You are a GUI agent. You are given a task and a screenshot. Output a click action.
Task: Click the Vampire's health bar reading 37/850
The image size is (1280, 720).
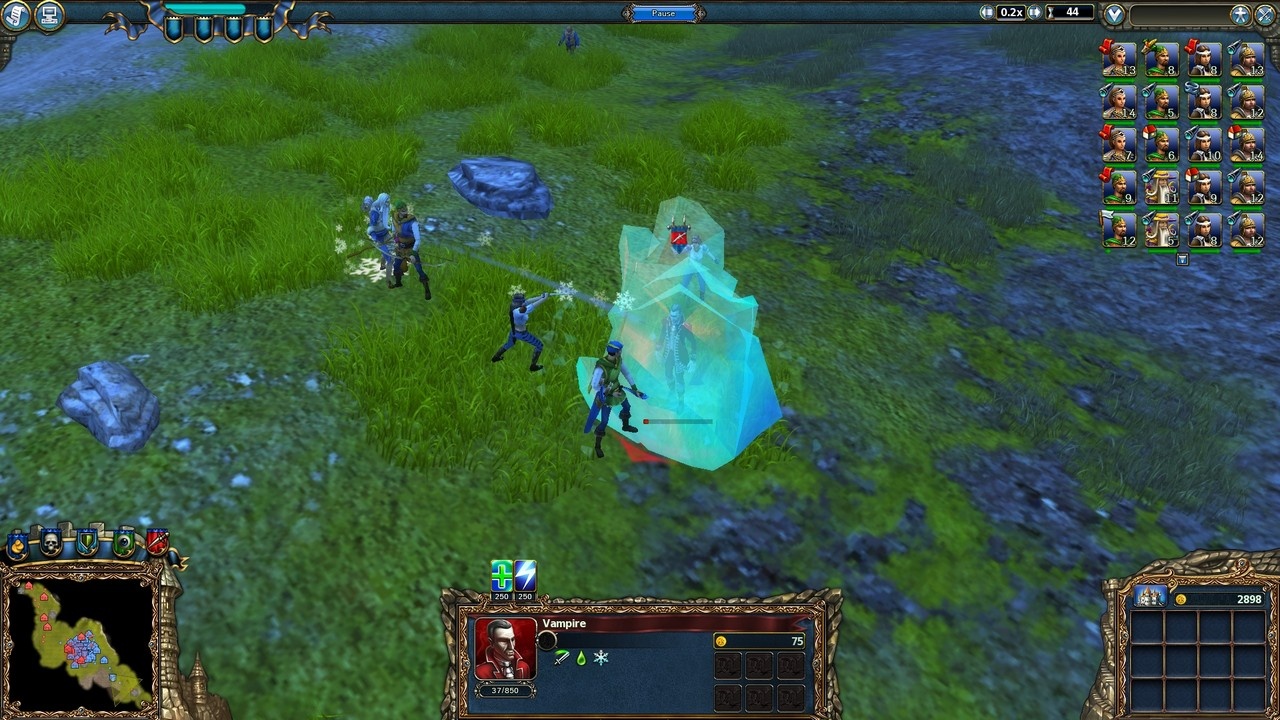505,691
